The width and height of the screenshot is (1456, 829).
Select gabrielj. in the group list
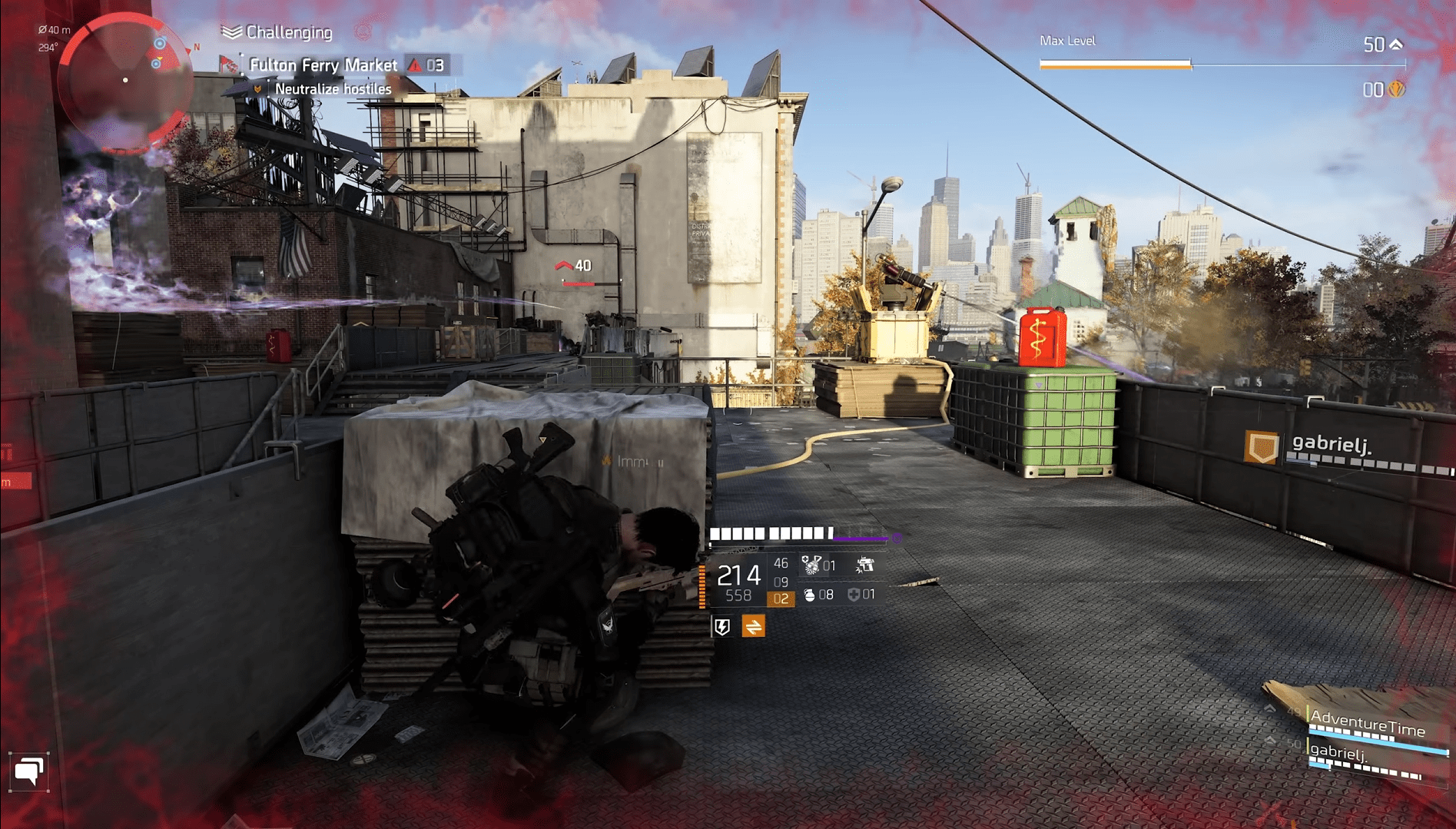[1340, 753]
